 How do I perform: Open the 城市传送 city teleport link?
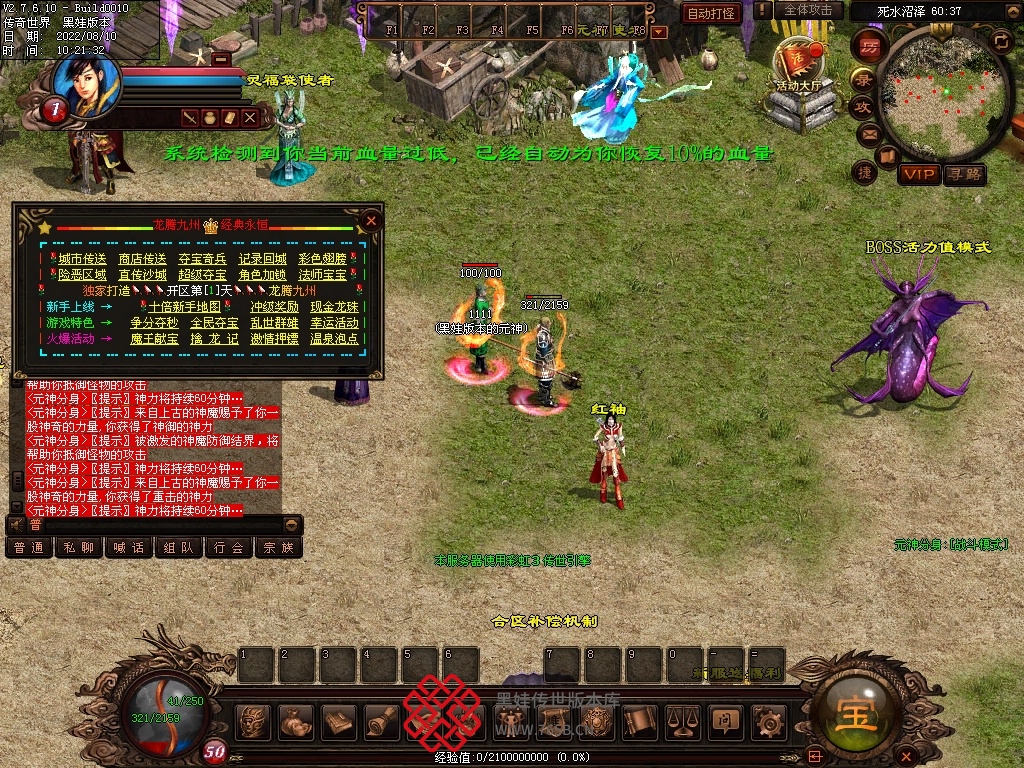coord(82,259)
